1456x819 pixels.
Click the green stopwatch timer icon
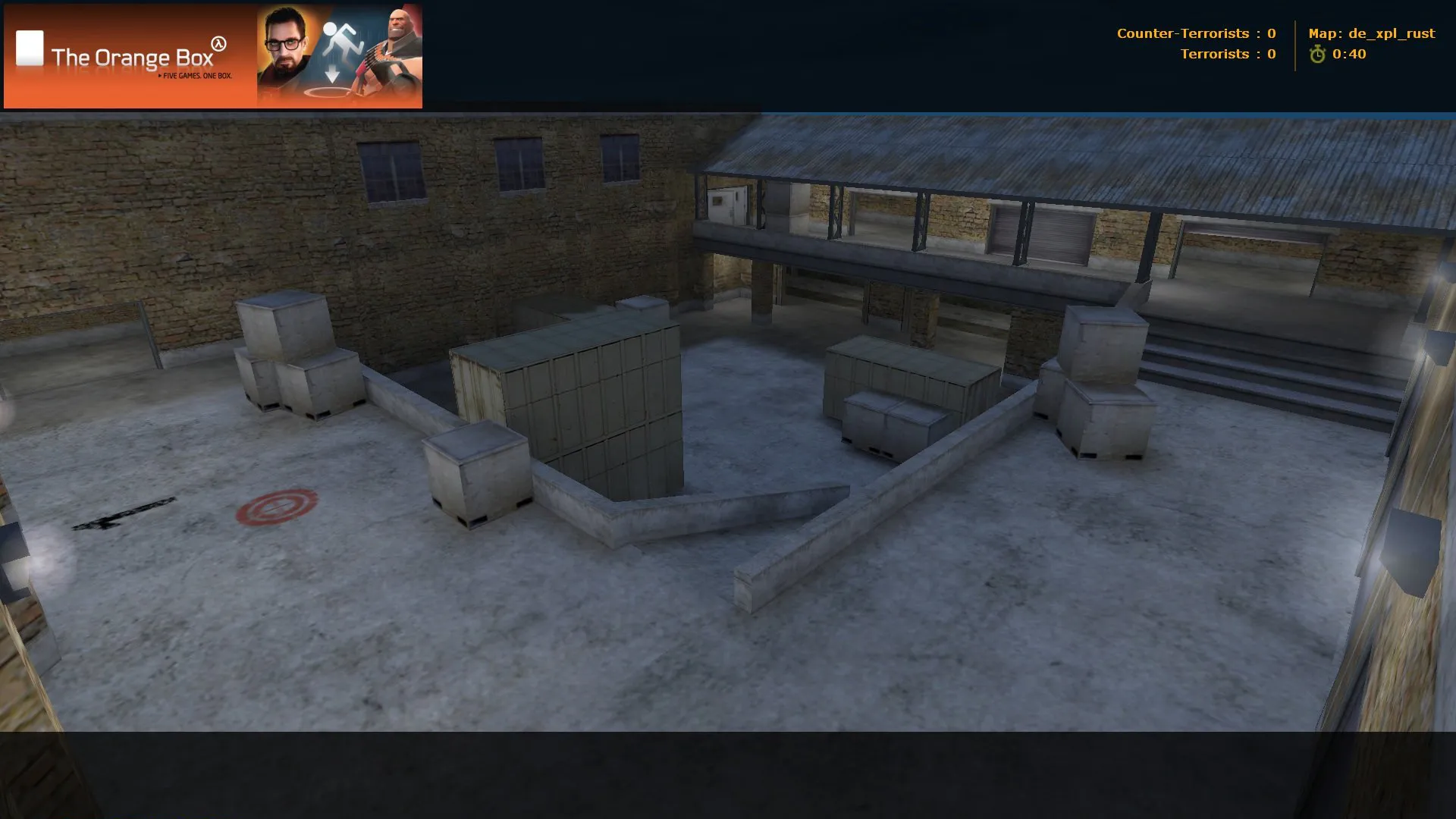click(x=1318, y=55)
